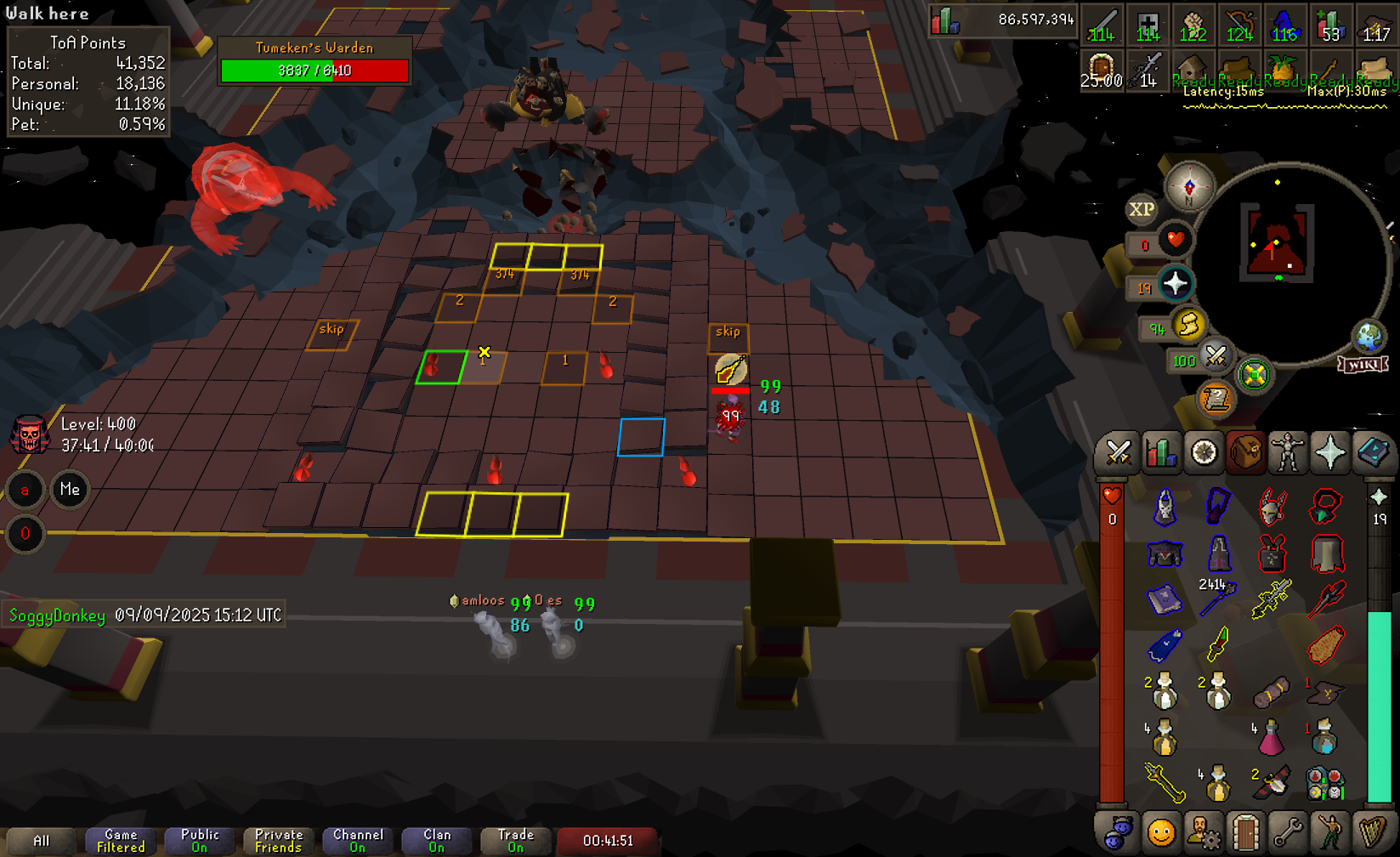1400x857 pixels.
Task: Select the Clan chat tab
Action: (x=437, y=841)
